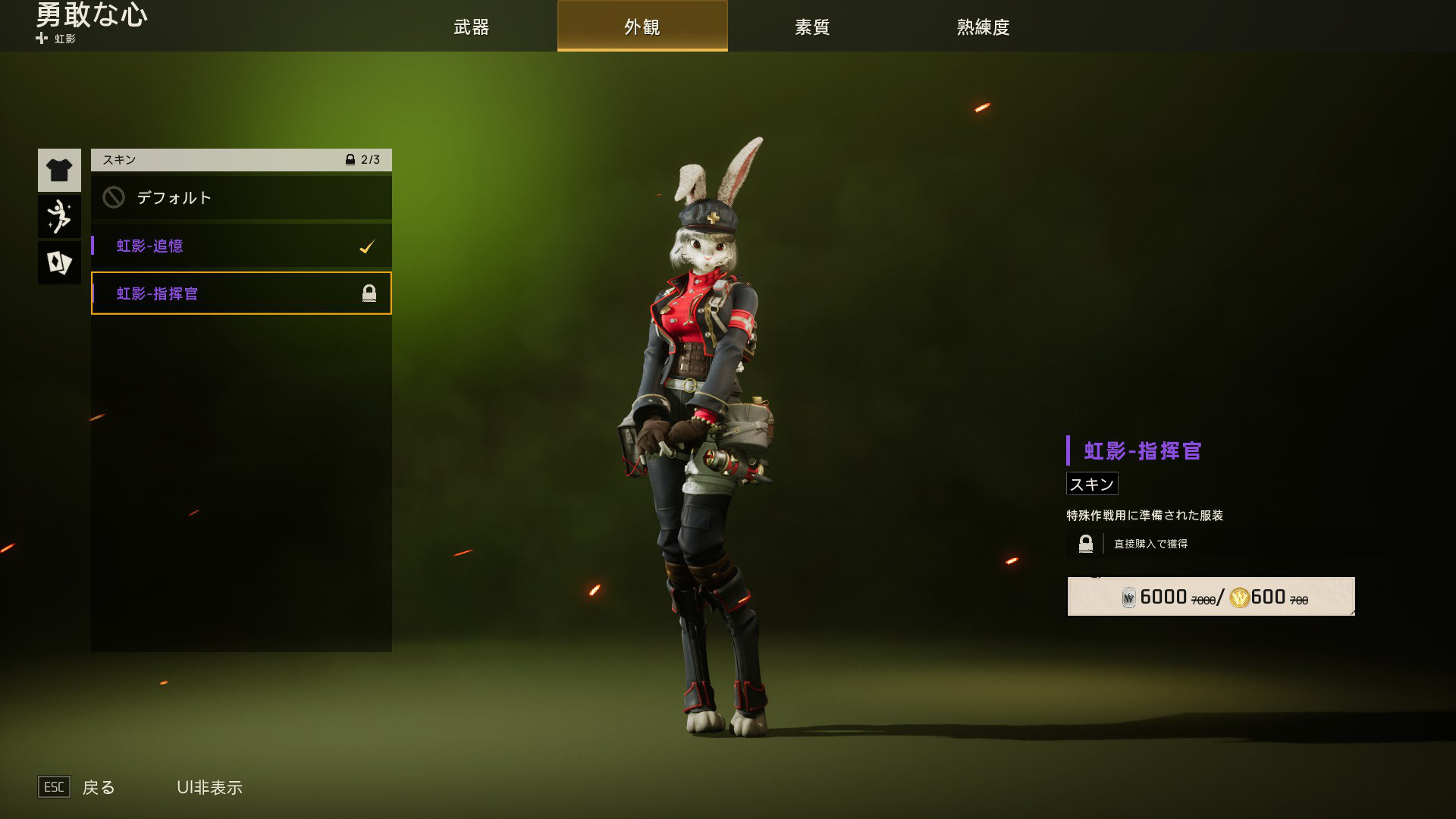
Task: Open the 素質 tab
Action: click(x=812, y=27)
